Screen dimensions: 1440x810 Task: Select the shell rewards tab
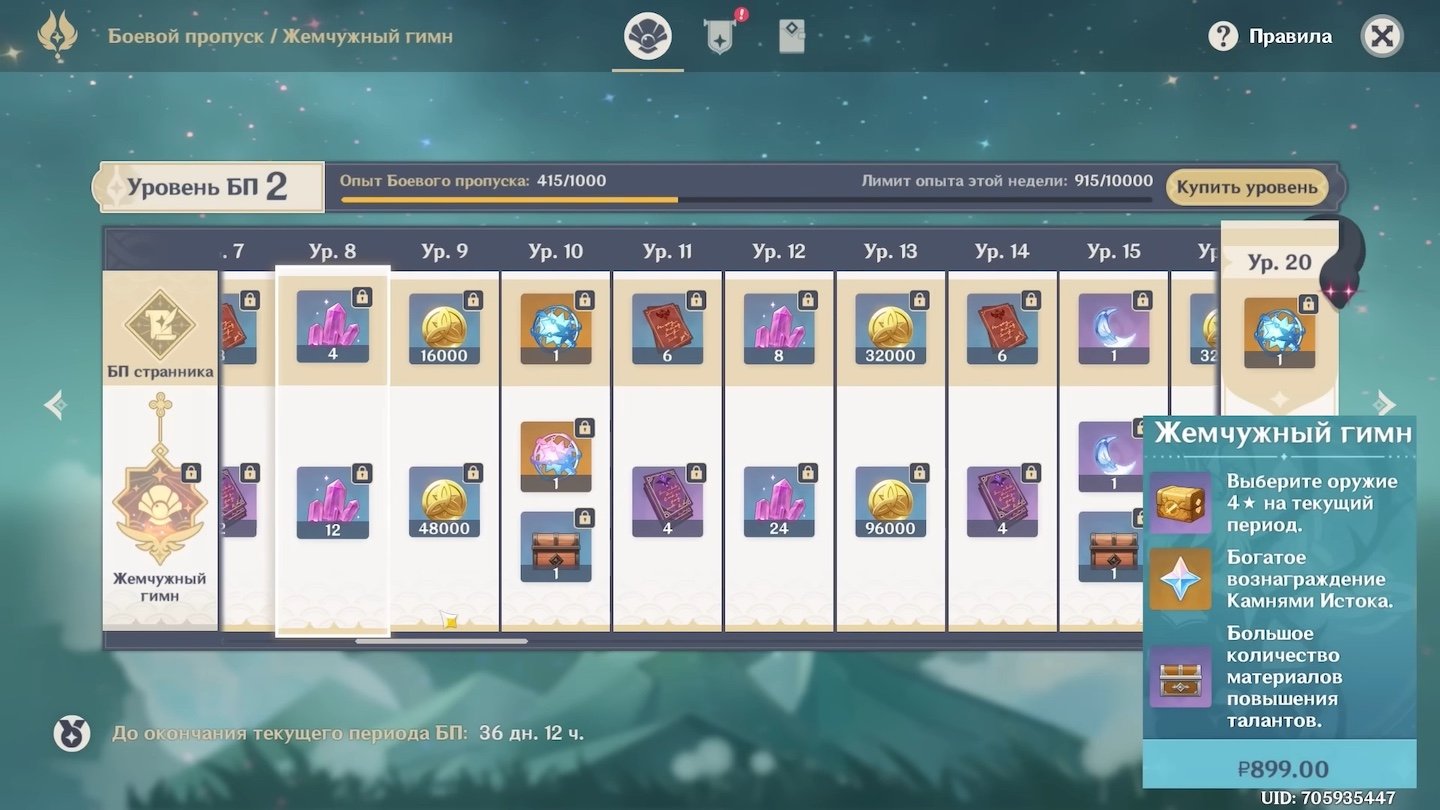[x=648, y=37]
